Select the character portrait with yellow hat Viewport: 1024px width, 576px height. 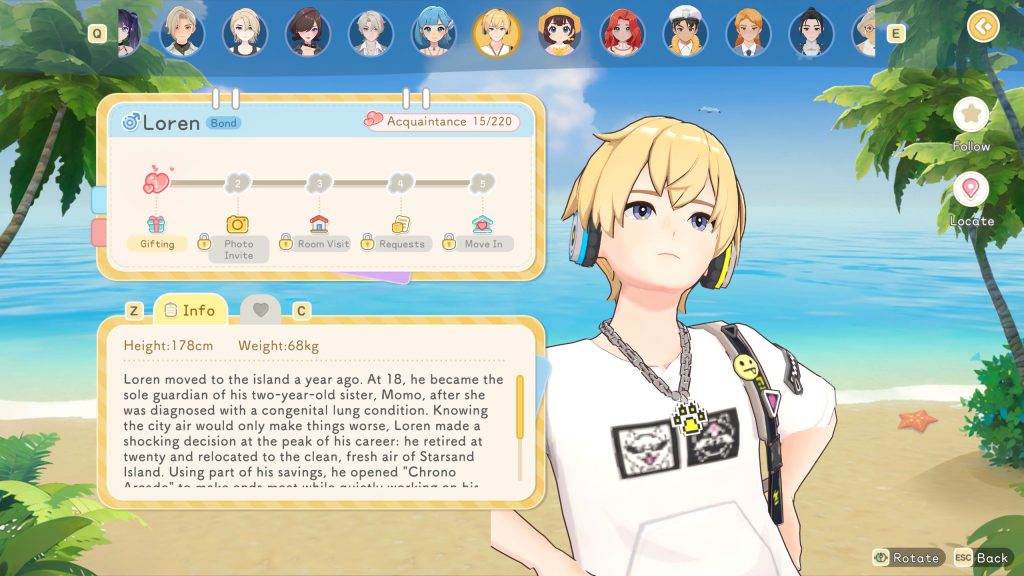(559, 32)
